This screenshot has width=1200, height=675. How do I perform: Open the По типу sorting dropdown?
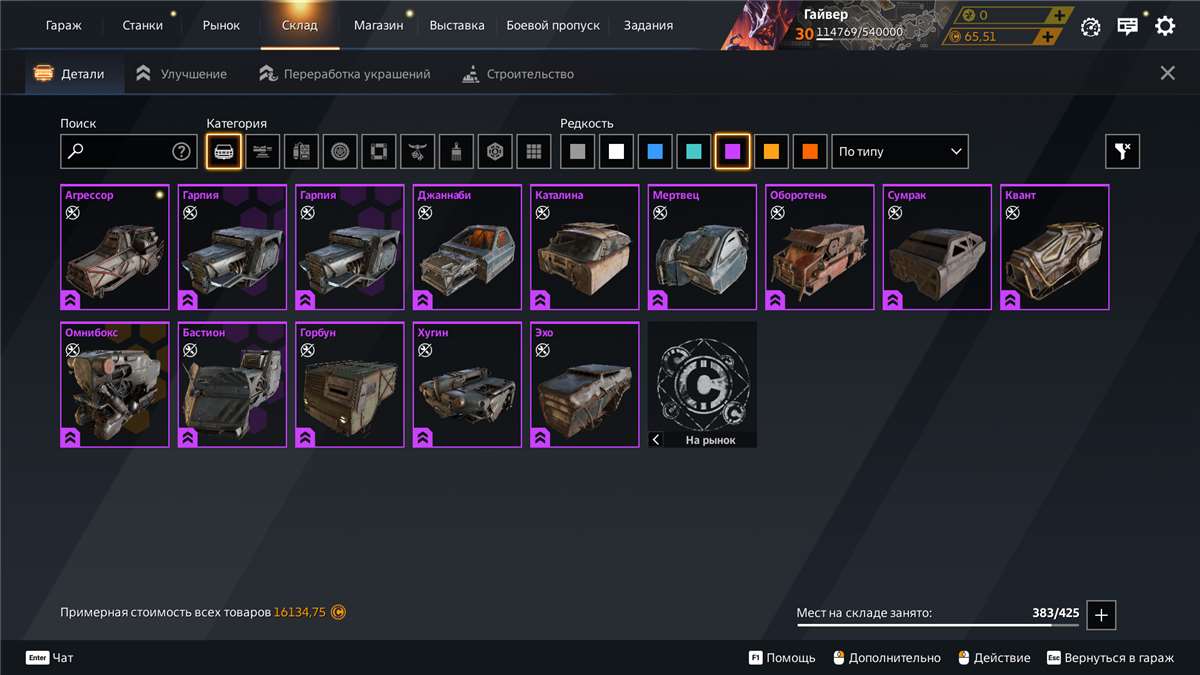(900, 152)
